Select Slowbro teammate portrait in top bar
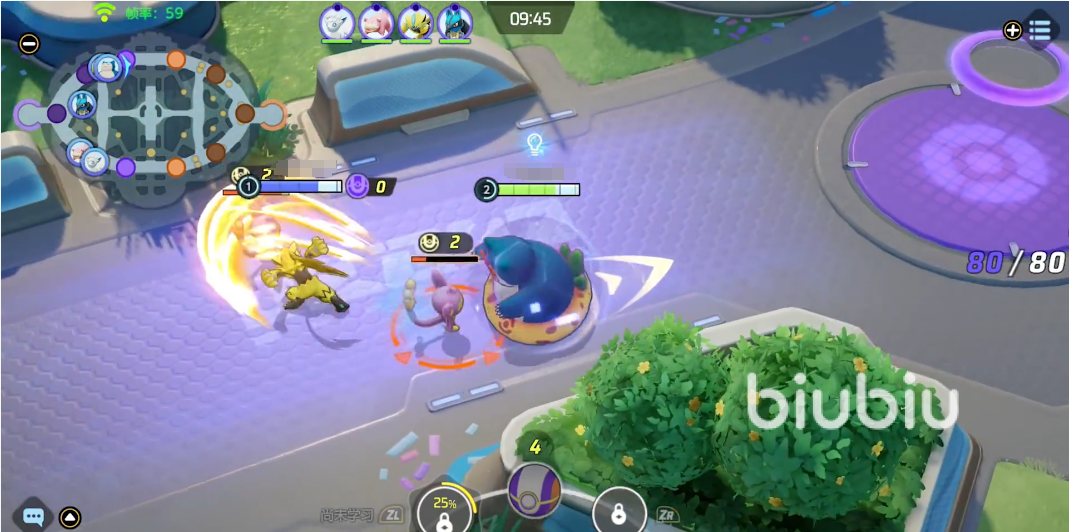The width and height of the screenshot is (1069, 532). pos(376,21)
